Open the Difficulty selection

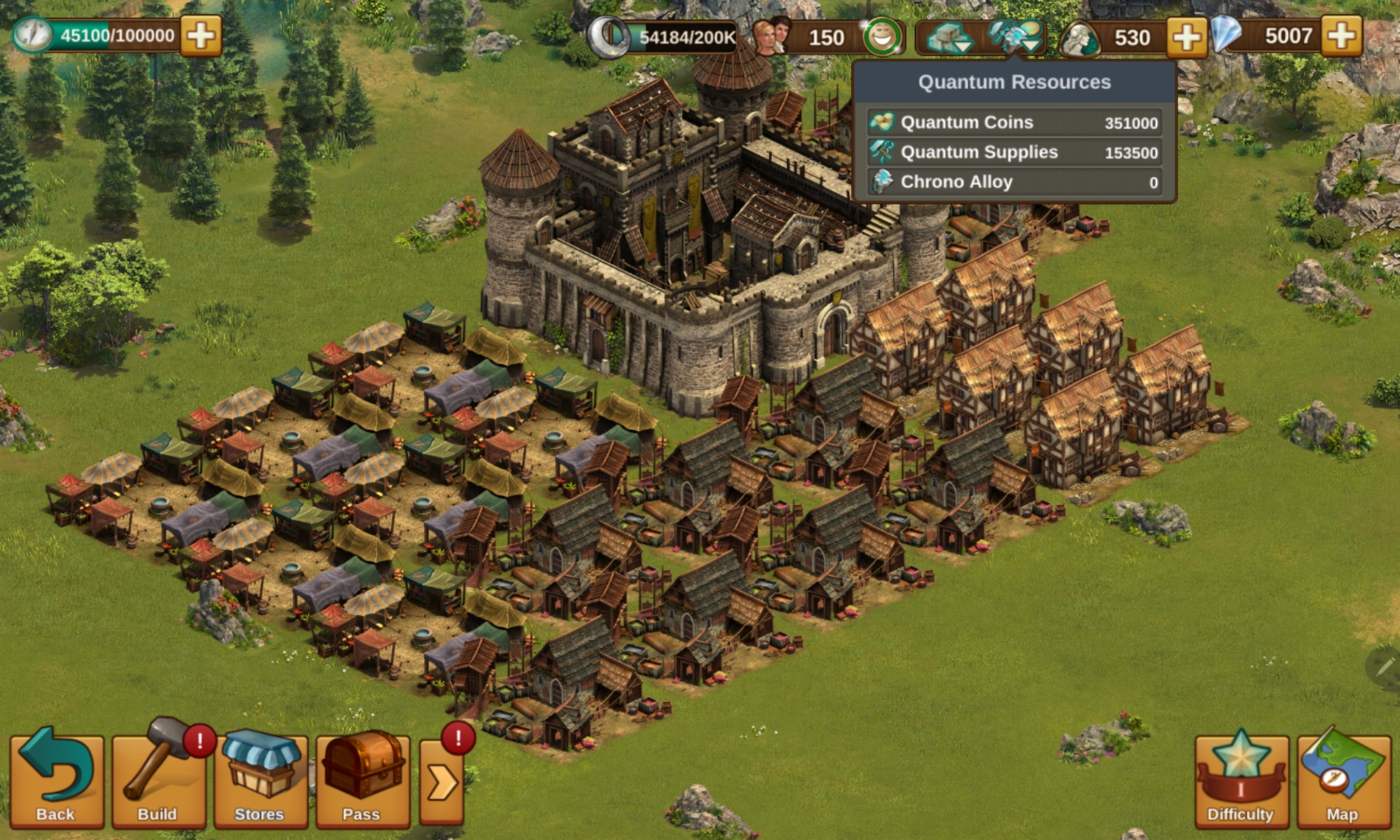point(1241,780)
